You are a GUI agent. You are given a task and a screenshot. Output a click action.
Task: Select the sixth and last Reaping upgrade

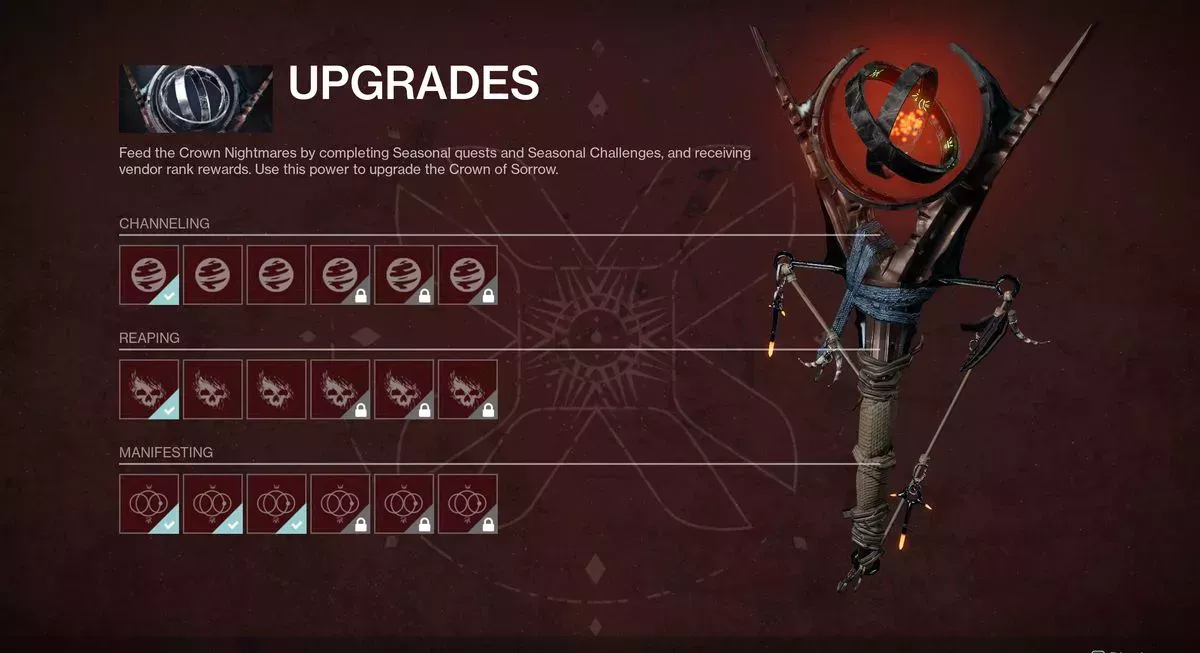[x=468, y=389]
